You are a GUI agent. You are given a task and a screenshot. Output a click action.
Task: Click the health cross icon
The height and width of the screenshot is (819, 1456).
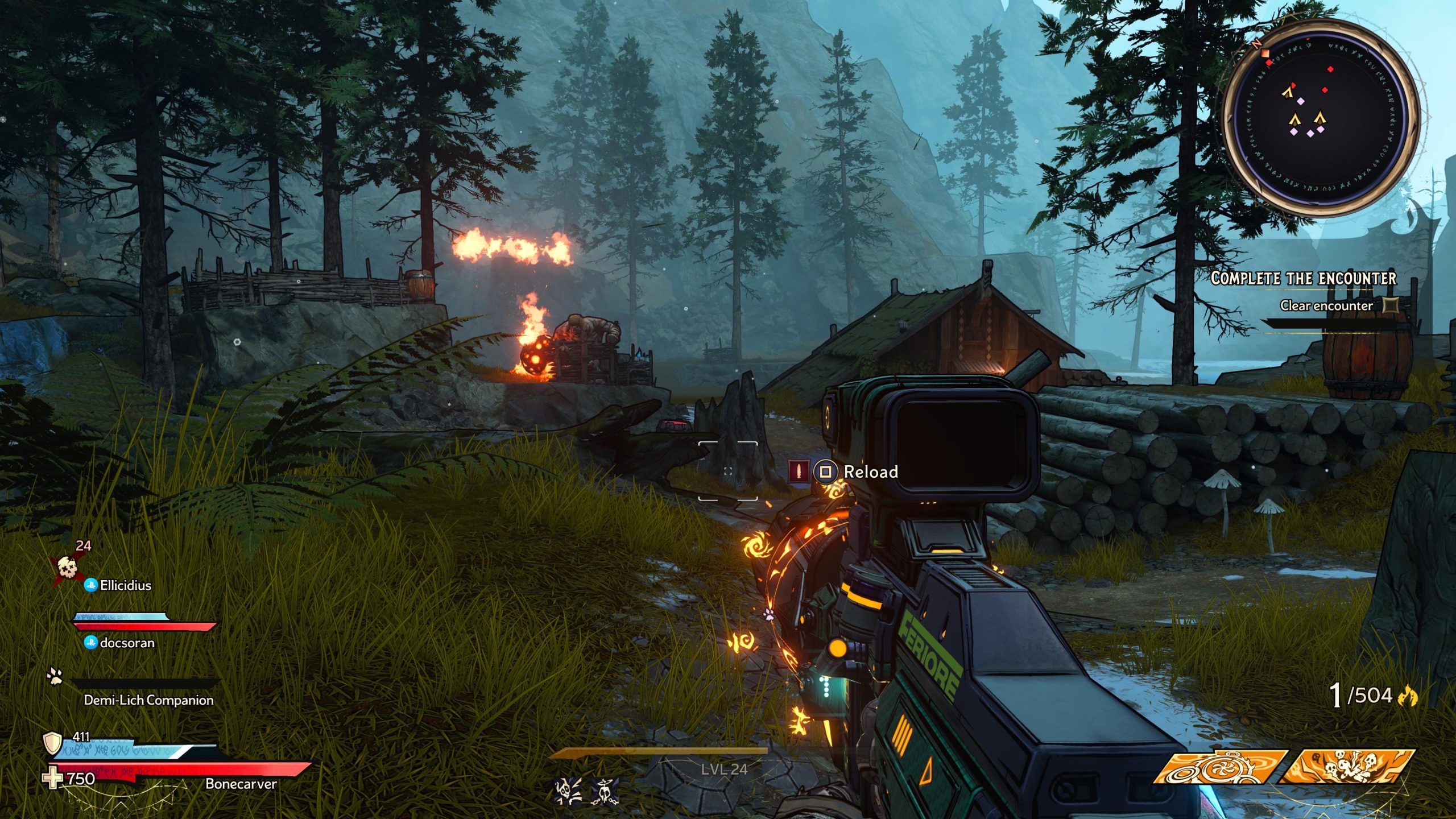pyautogui.click(x=53, y=779)
